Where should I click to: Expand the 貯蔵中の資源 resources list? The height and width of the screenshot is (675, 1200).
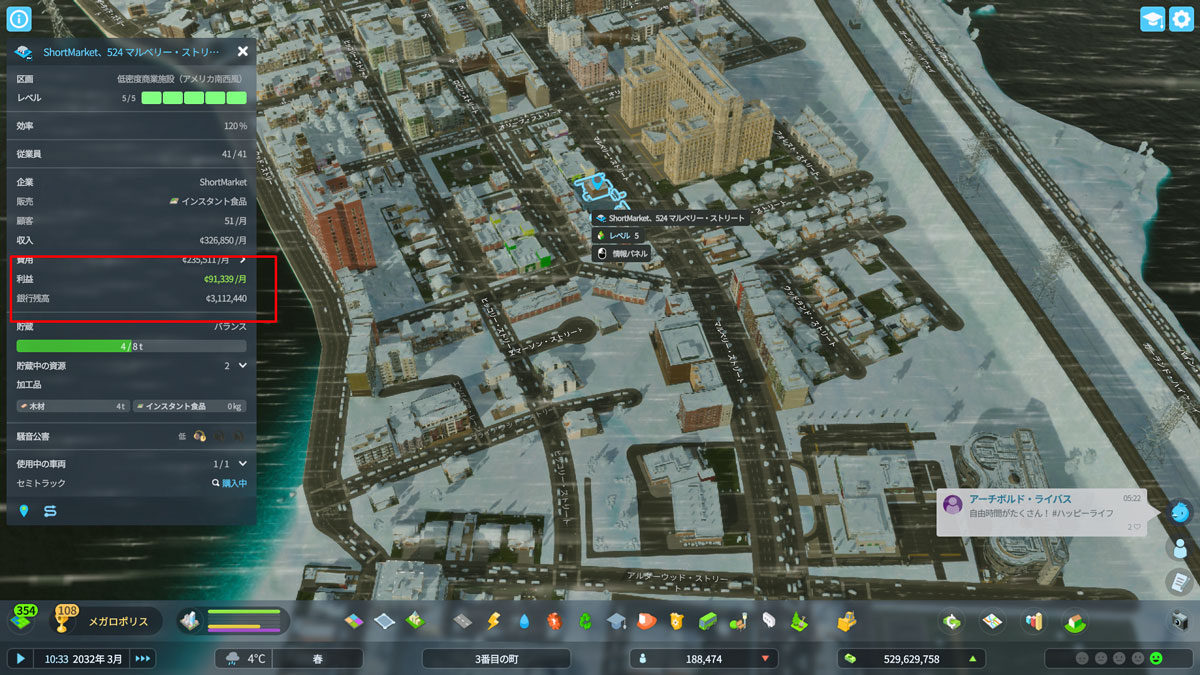[242, 366]
